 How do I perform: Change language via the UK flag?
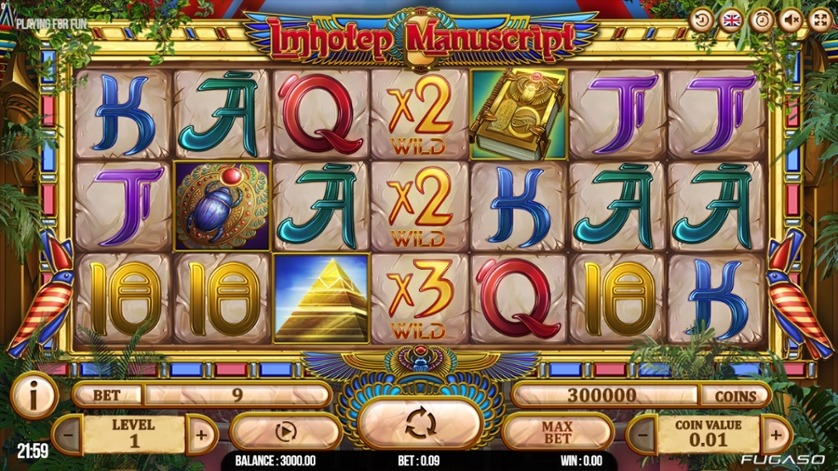pos(731,19)
